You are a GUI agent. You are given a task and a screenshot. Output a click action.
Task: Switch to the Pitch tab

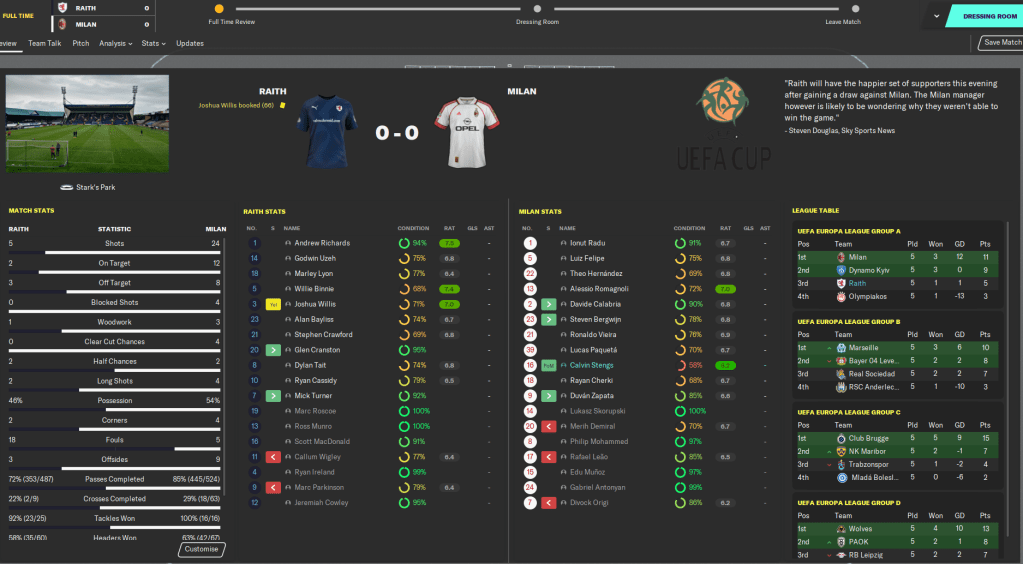click(81, 43)
